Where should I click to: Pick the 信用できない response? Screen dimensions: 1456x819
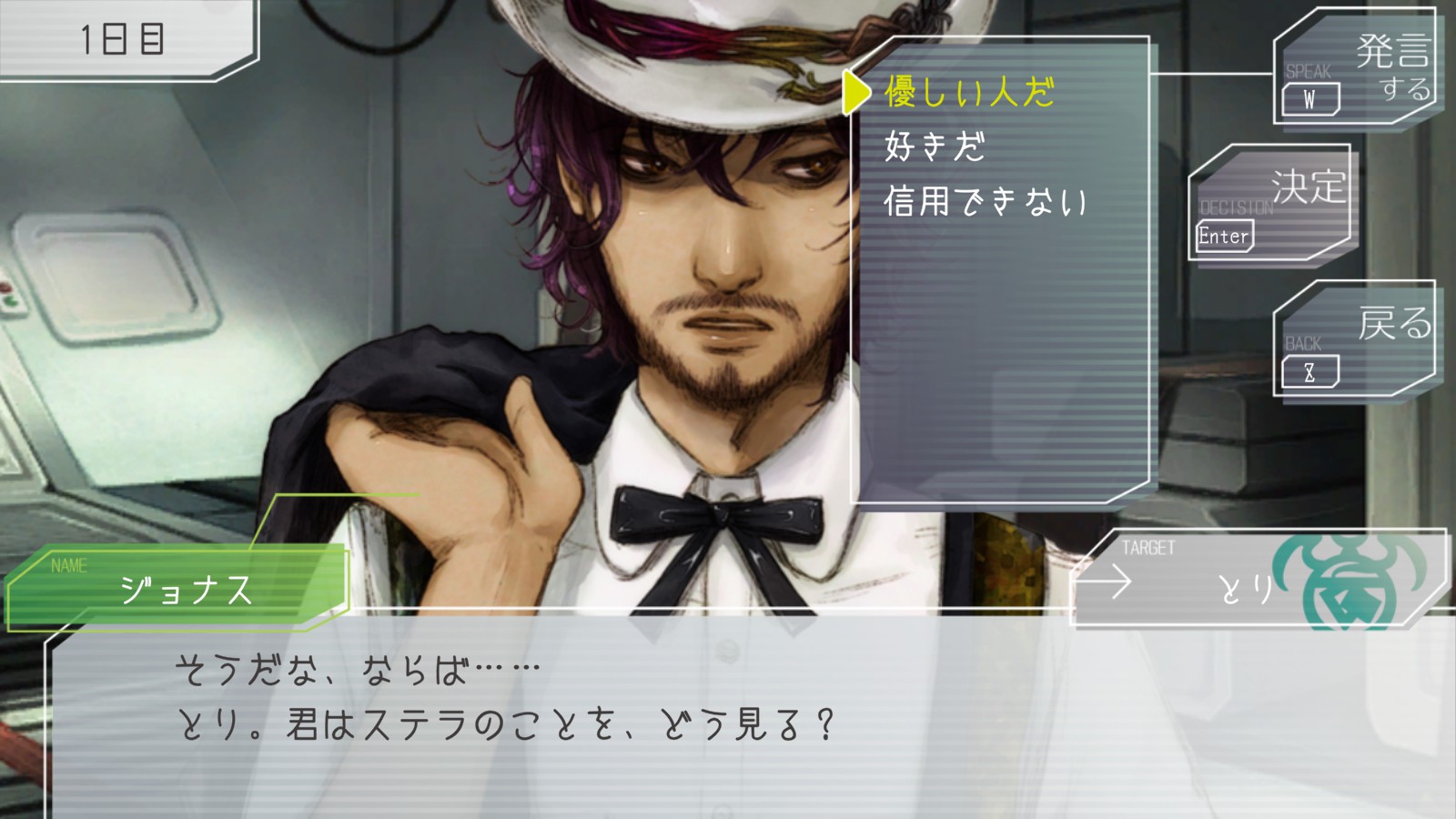tap(986, 201)
